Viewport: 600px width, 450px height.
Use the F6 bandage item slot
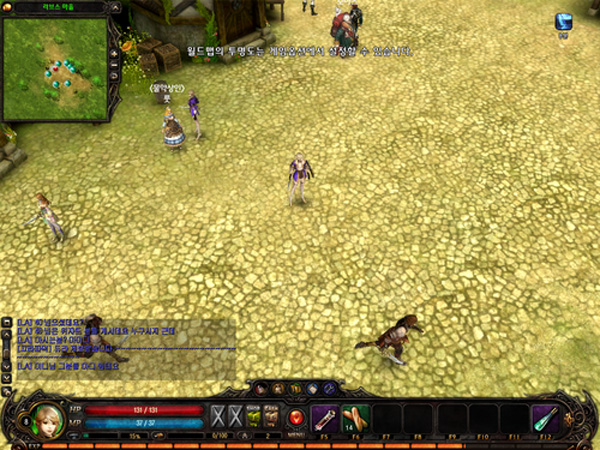coord(355,417)
